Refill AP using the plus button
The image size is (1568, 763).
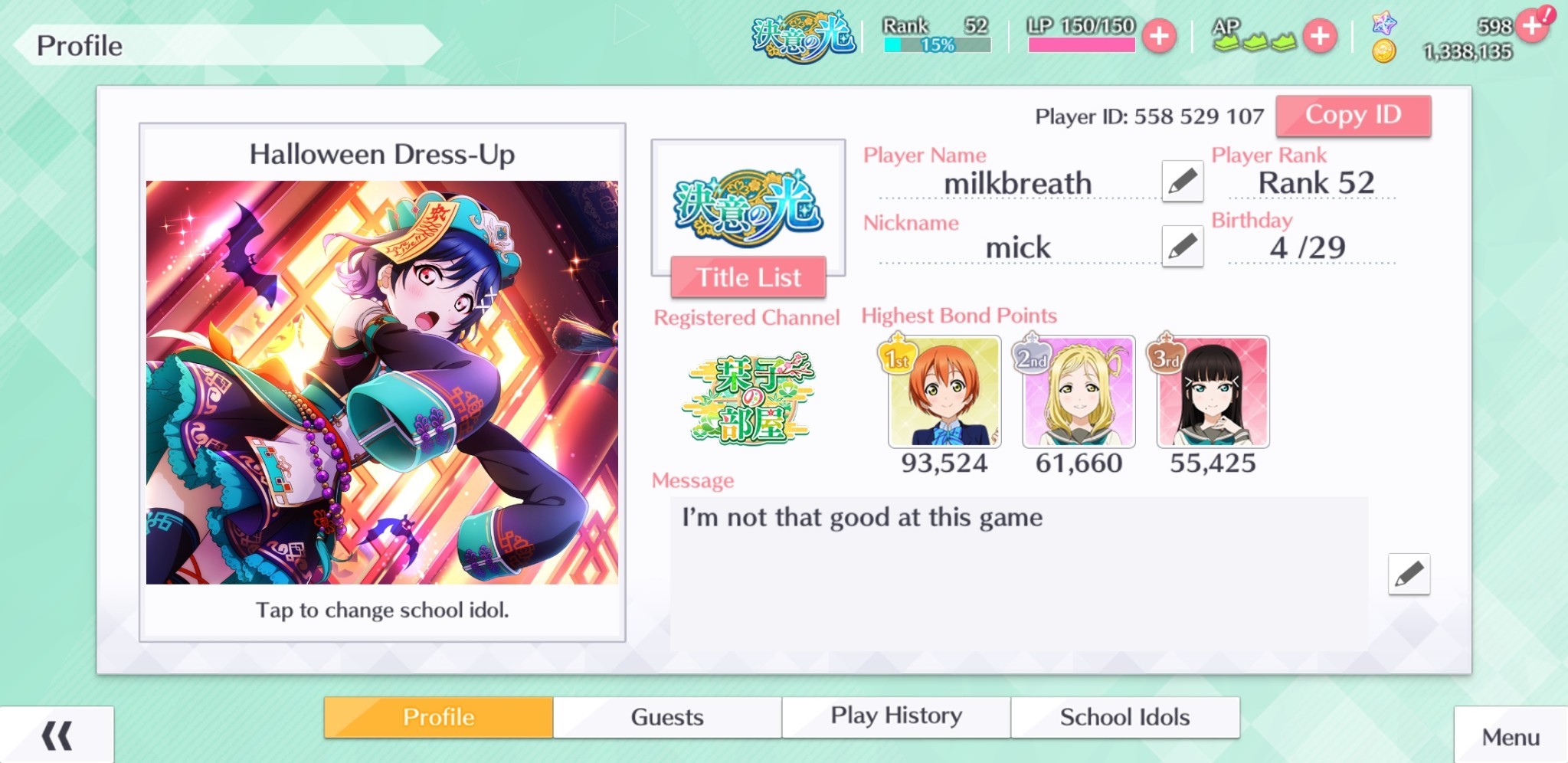coord(1320,36)
